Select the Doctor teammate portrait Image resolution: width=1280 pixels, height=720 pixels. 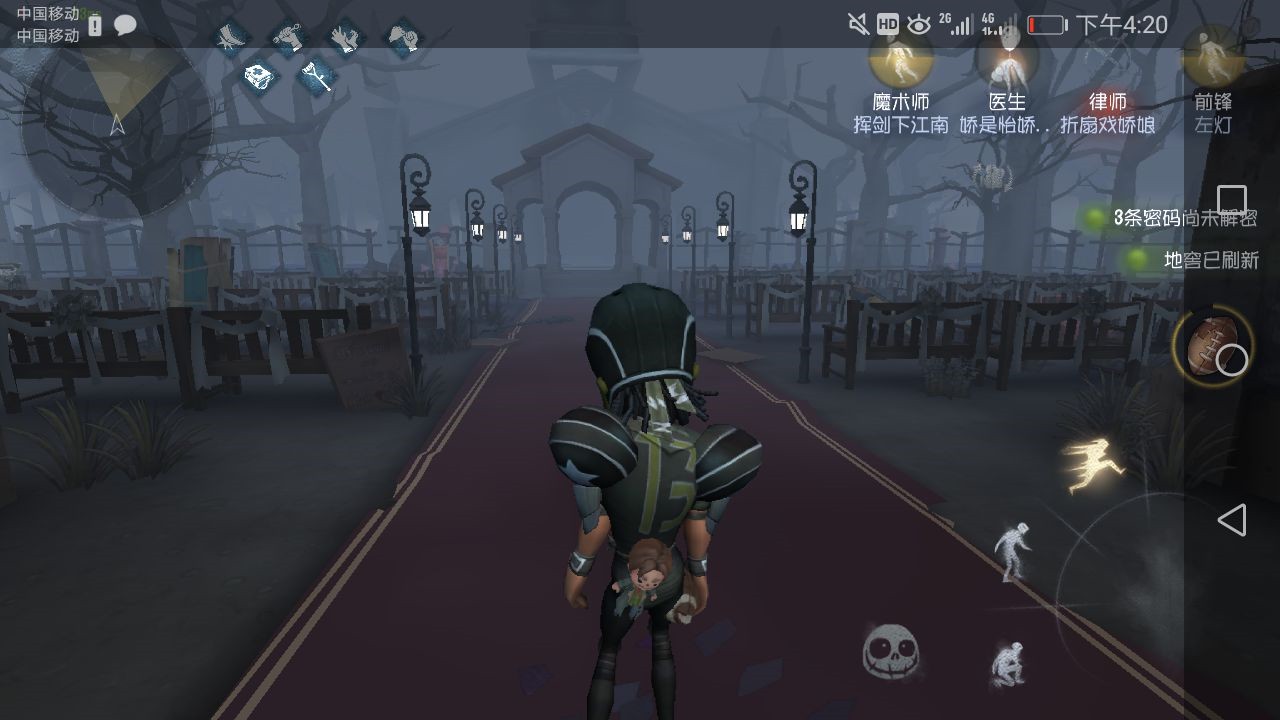click(x=1007, y=60)
